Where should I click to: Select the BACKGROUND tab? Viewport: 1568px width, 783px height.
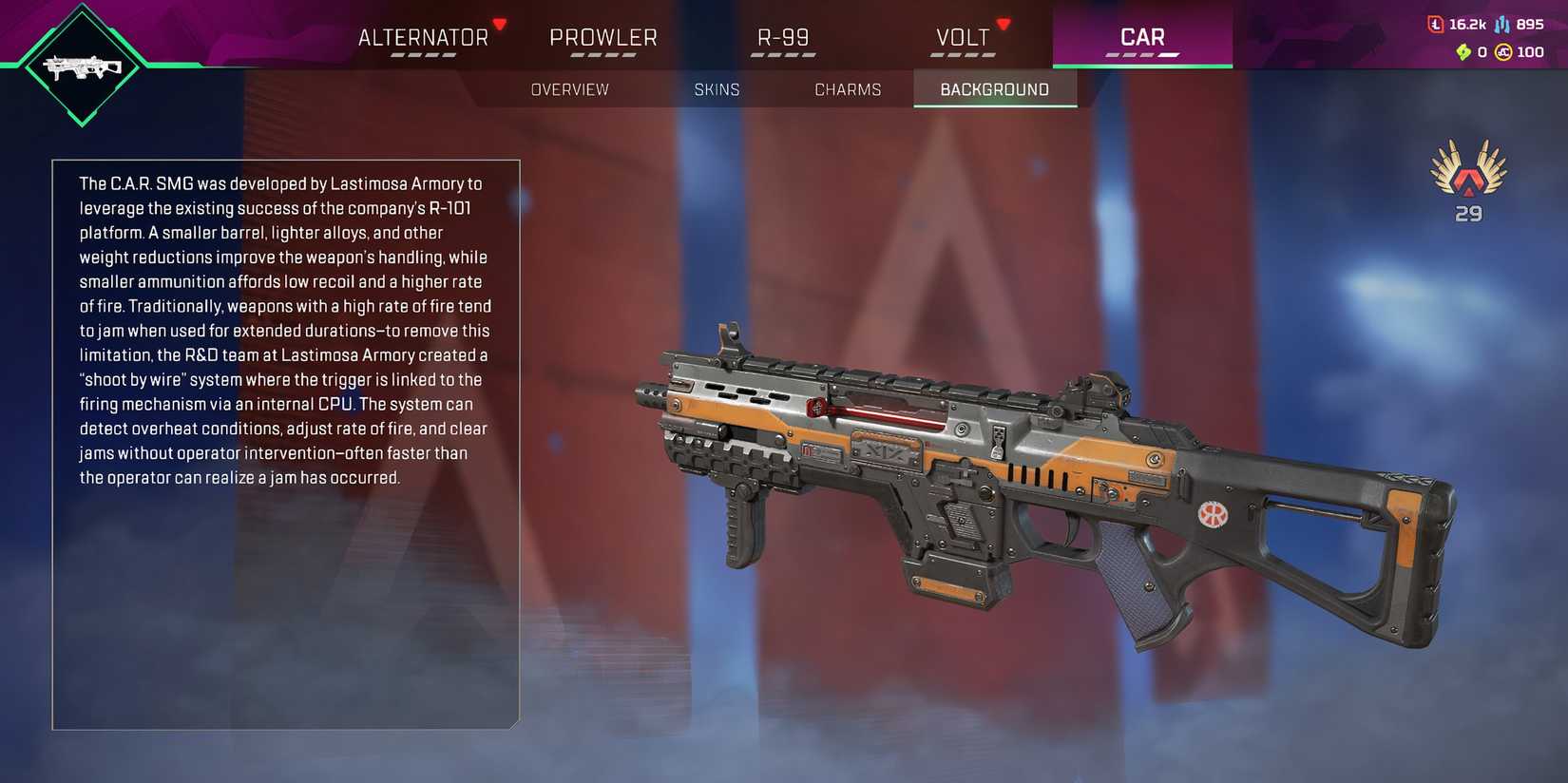pyautogui.click(x=994, y=89)
